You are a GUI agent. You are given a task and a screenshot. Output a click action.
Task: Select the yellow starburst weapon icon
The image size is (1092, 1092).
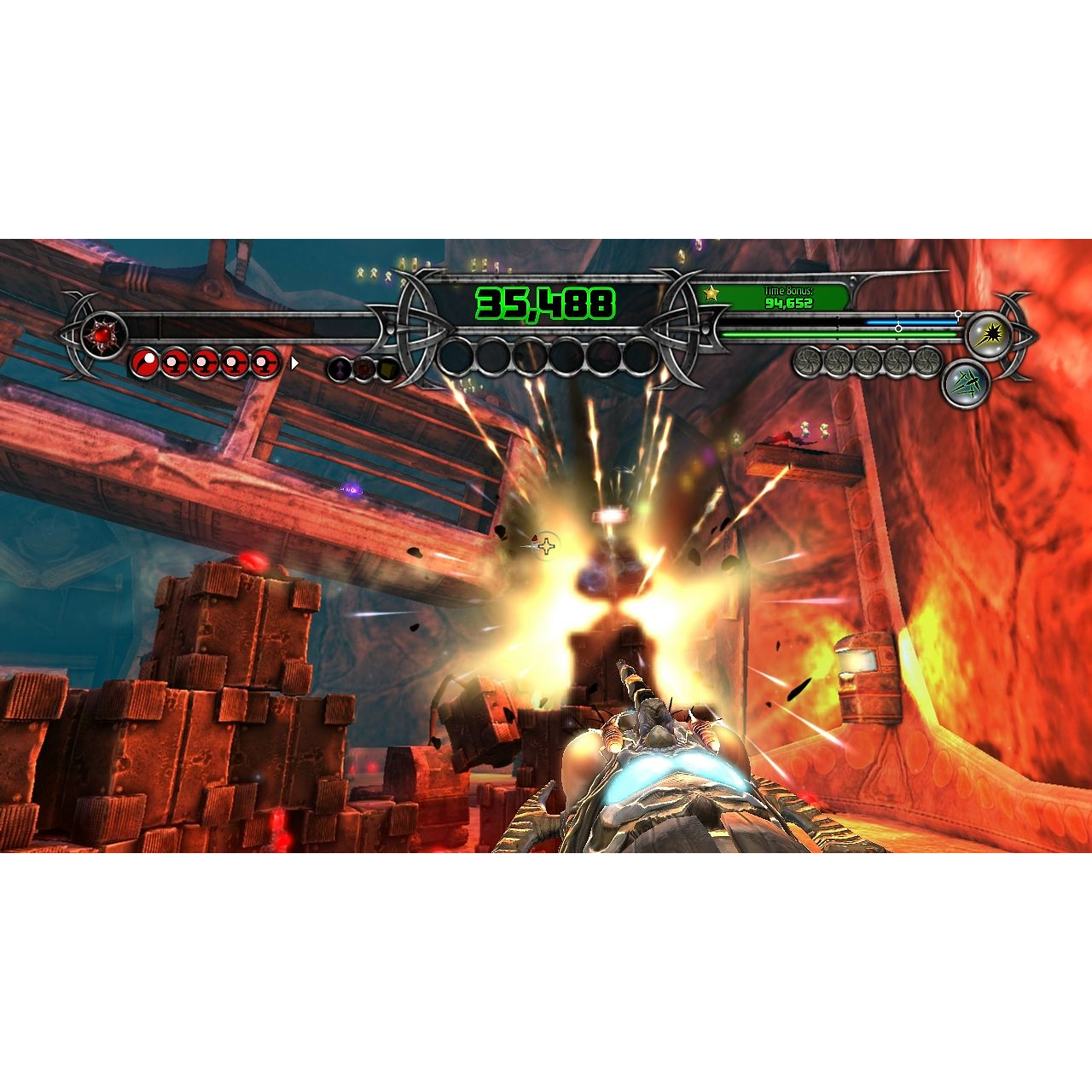click(990, 334)
